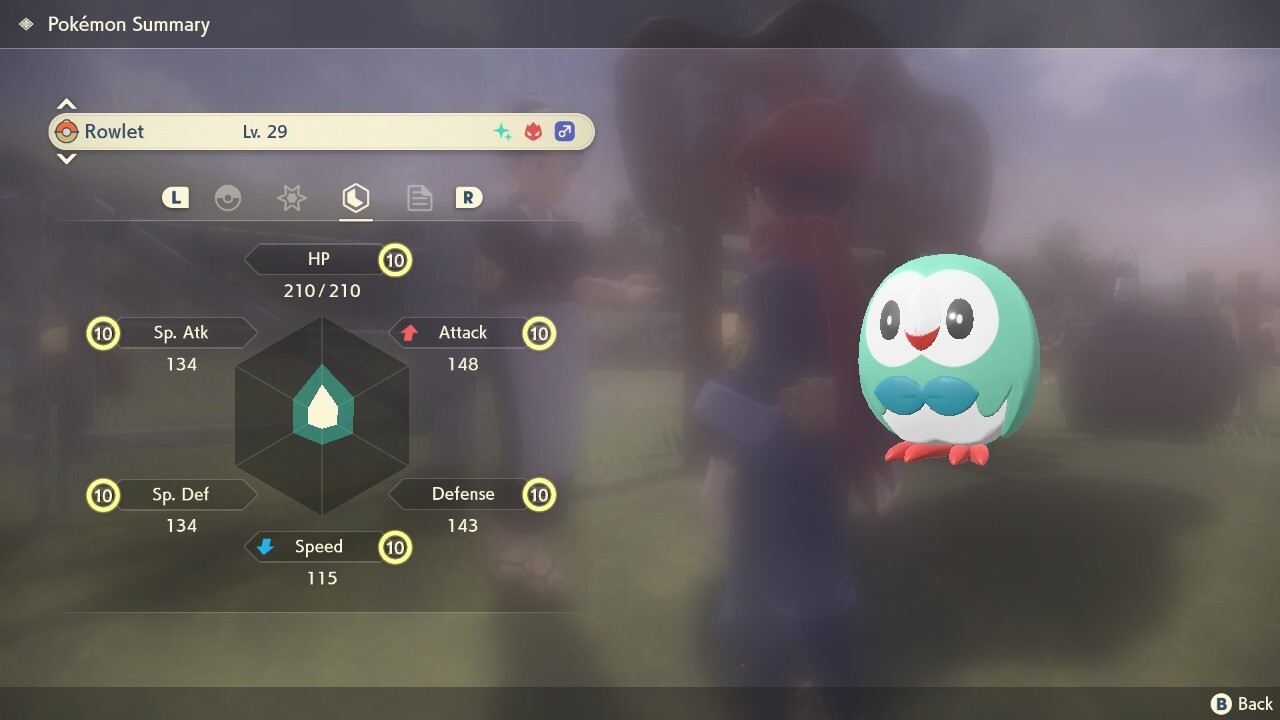Switch pages using the R tab button
1280x720 pixels.
tap(468, 197)
